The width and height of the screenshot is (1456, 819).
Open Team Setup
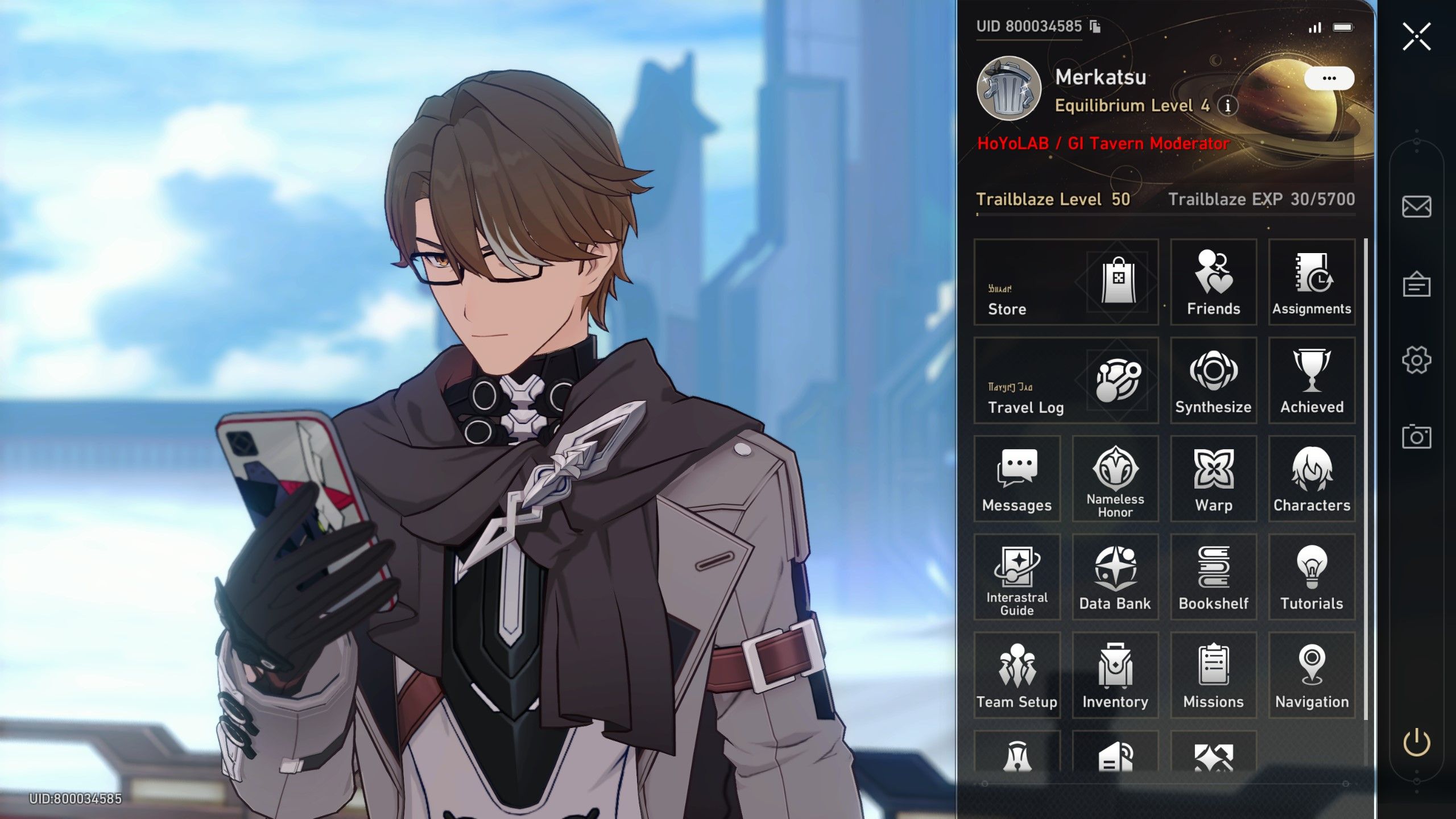click(1016, 675)
